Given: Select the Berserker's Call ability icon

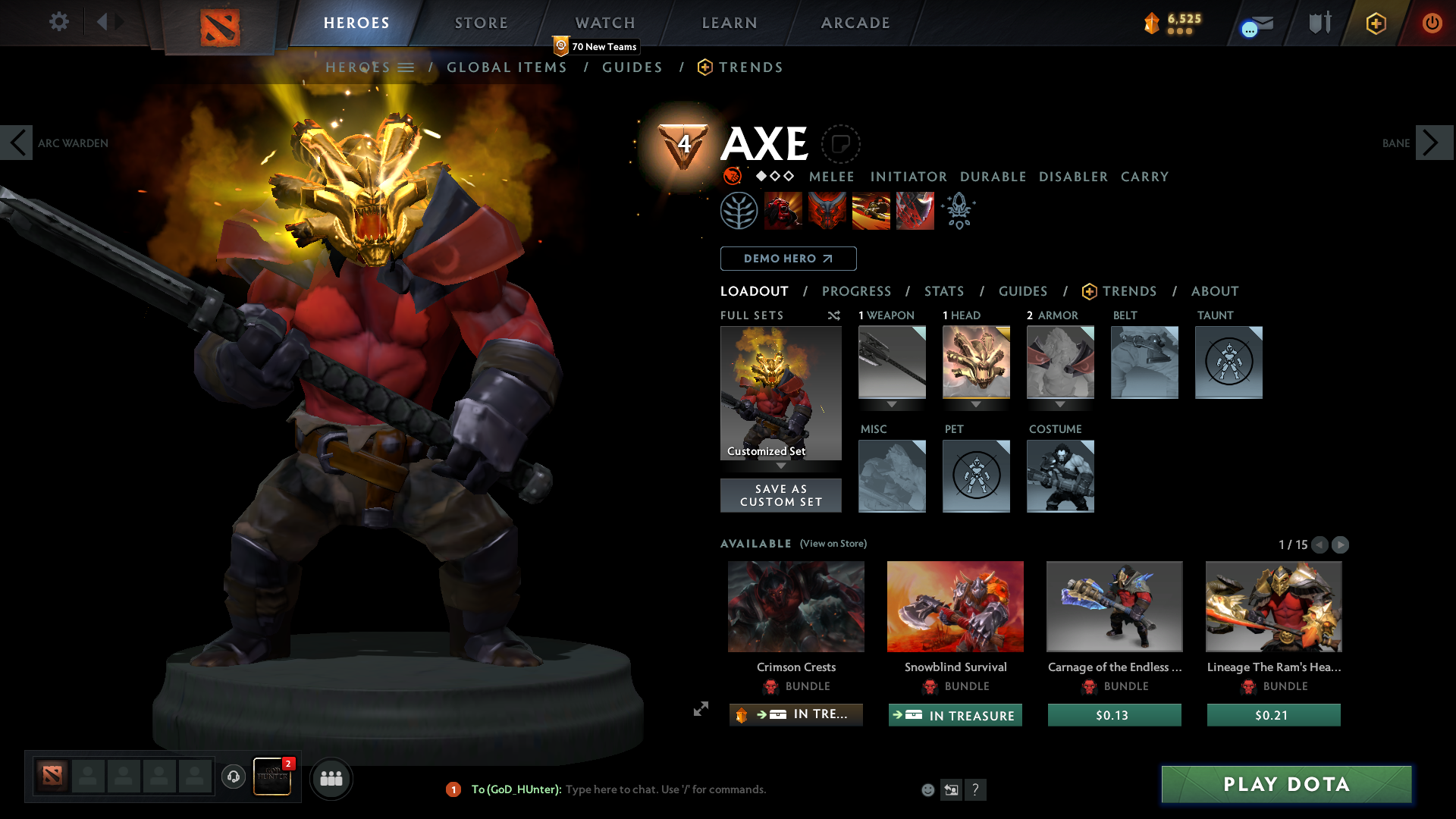Looking at the screenshot, I should click(783, 210).
